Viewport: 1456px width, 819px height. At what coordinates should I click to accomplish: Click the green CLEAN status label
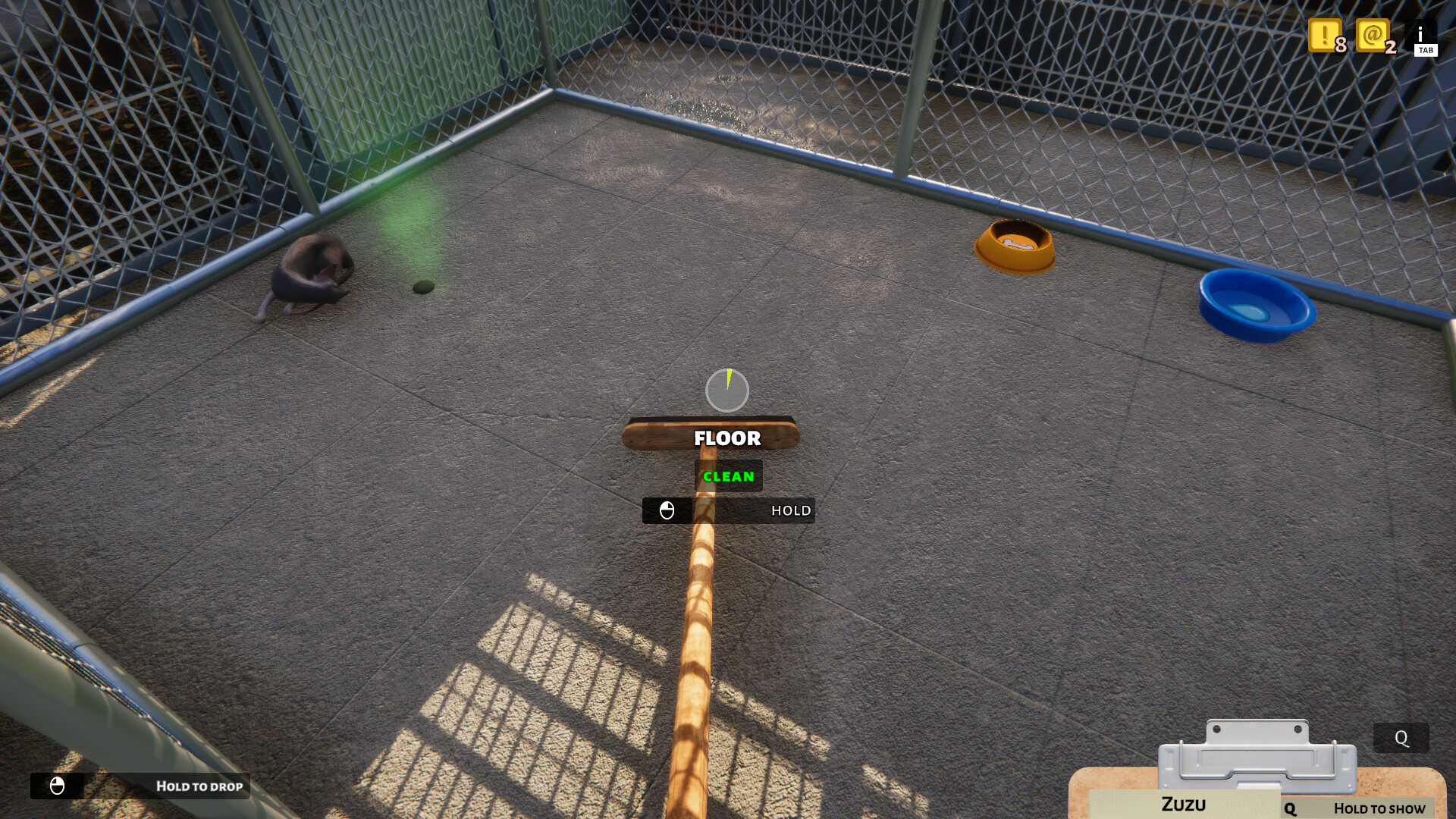[x=728, y=476]
